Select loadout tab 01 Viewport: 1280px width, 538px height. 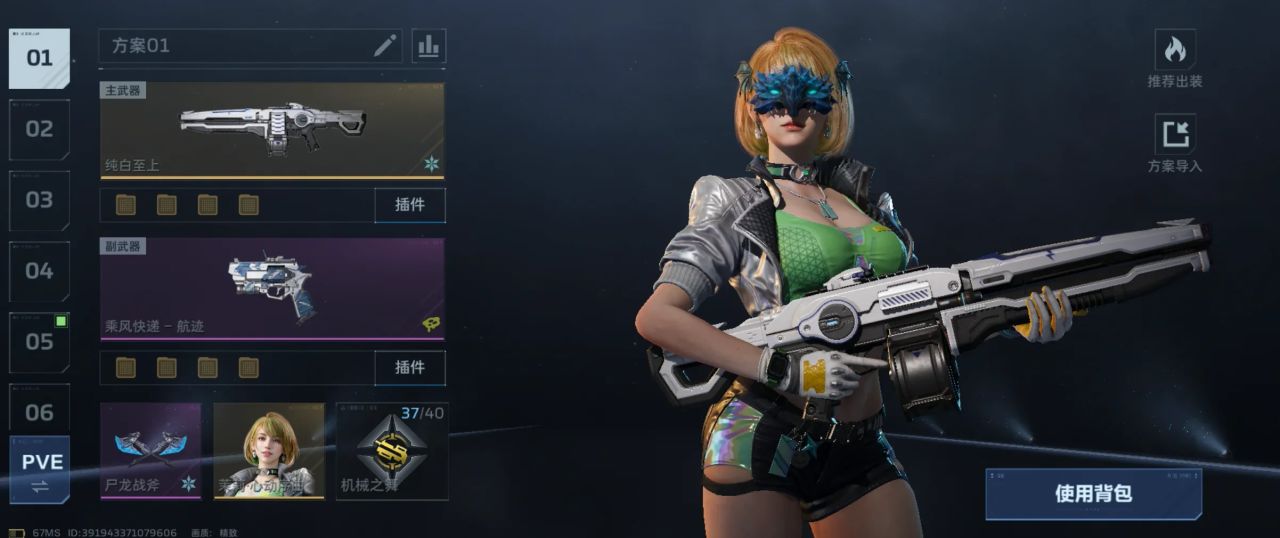tap(39, 58)
